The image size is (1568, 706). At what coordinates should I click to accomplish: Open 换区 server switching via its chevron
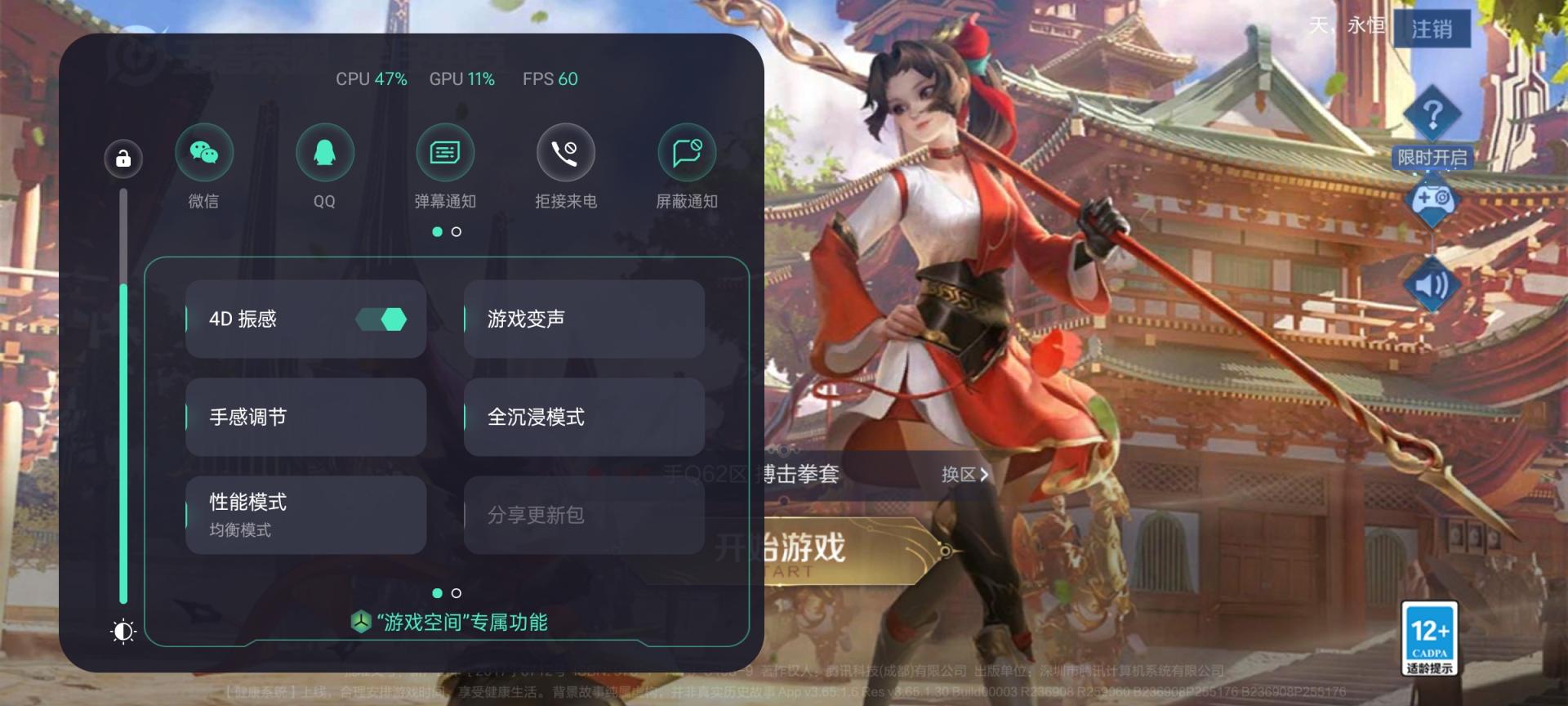(964, 475)
